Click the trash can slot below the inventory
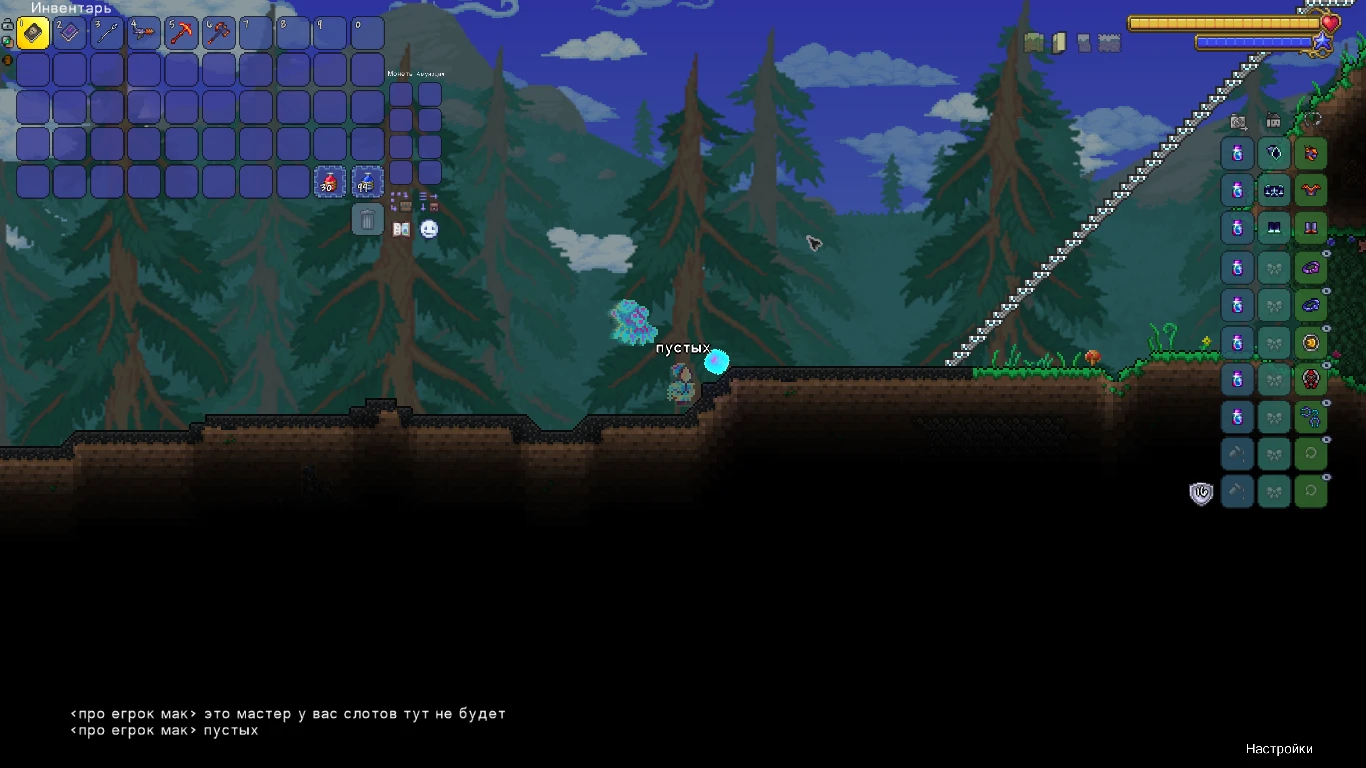1366x768 pixels. 367,219
